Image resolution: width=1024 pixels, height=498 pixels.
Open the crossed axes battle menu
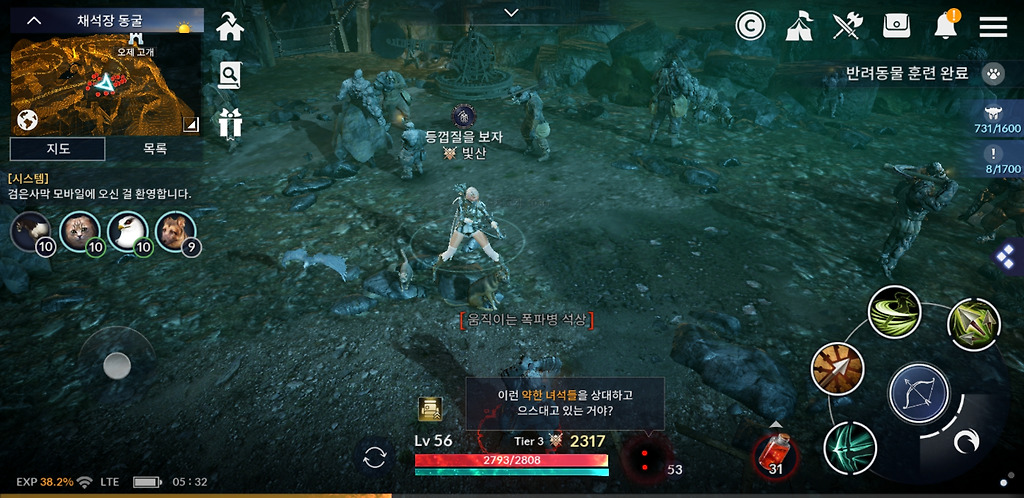pos(848,26)
